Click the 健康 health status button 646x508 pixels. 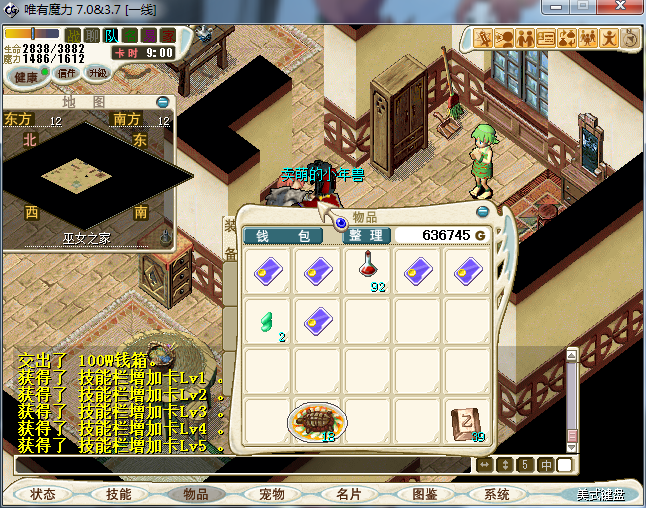(27, 77)
